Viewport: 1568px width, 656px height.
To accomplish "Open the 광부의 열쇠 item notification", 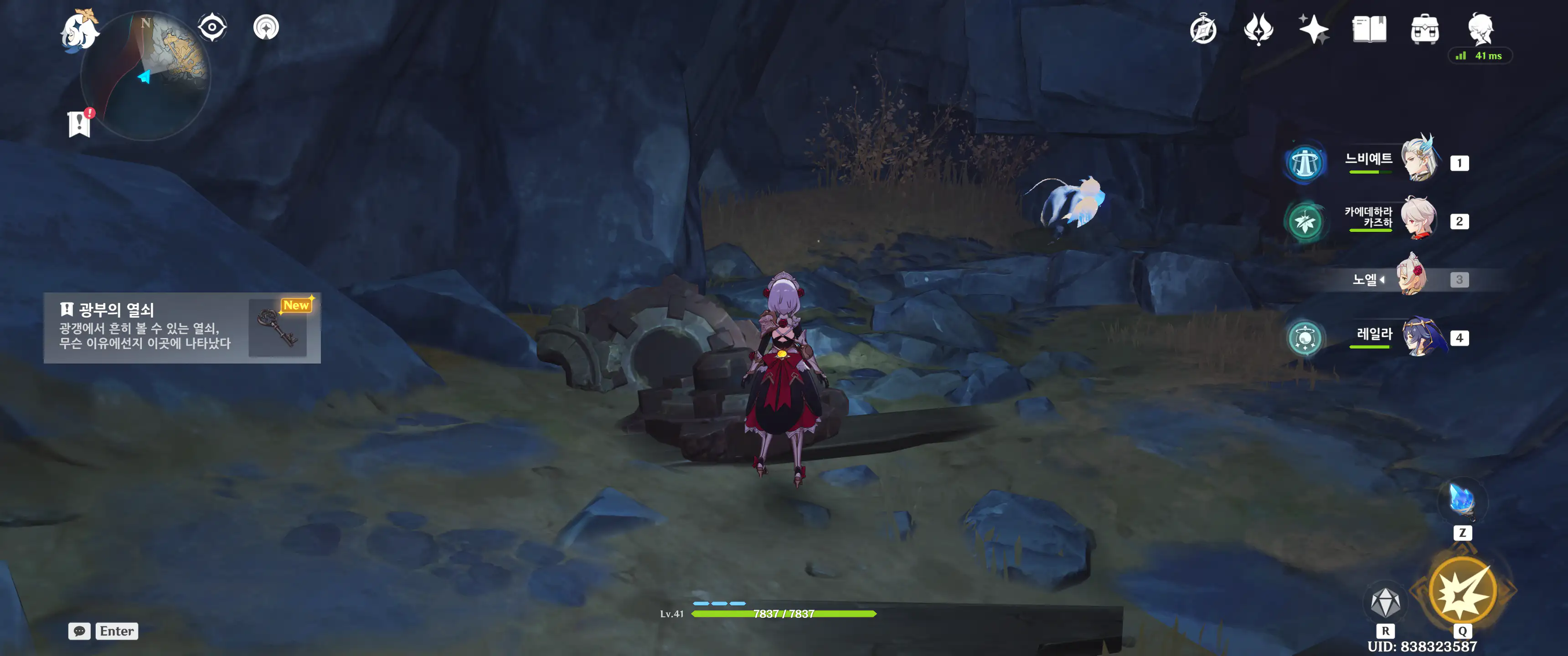I will point(182,328).
